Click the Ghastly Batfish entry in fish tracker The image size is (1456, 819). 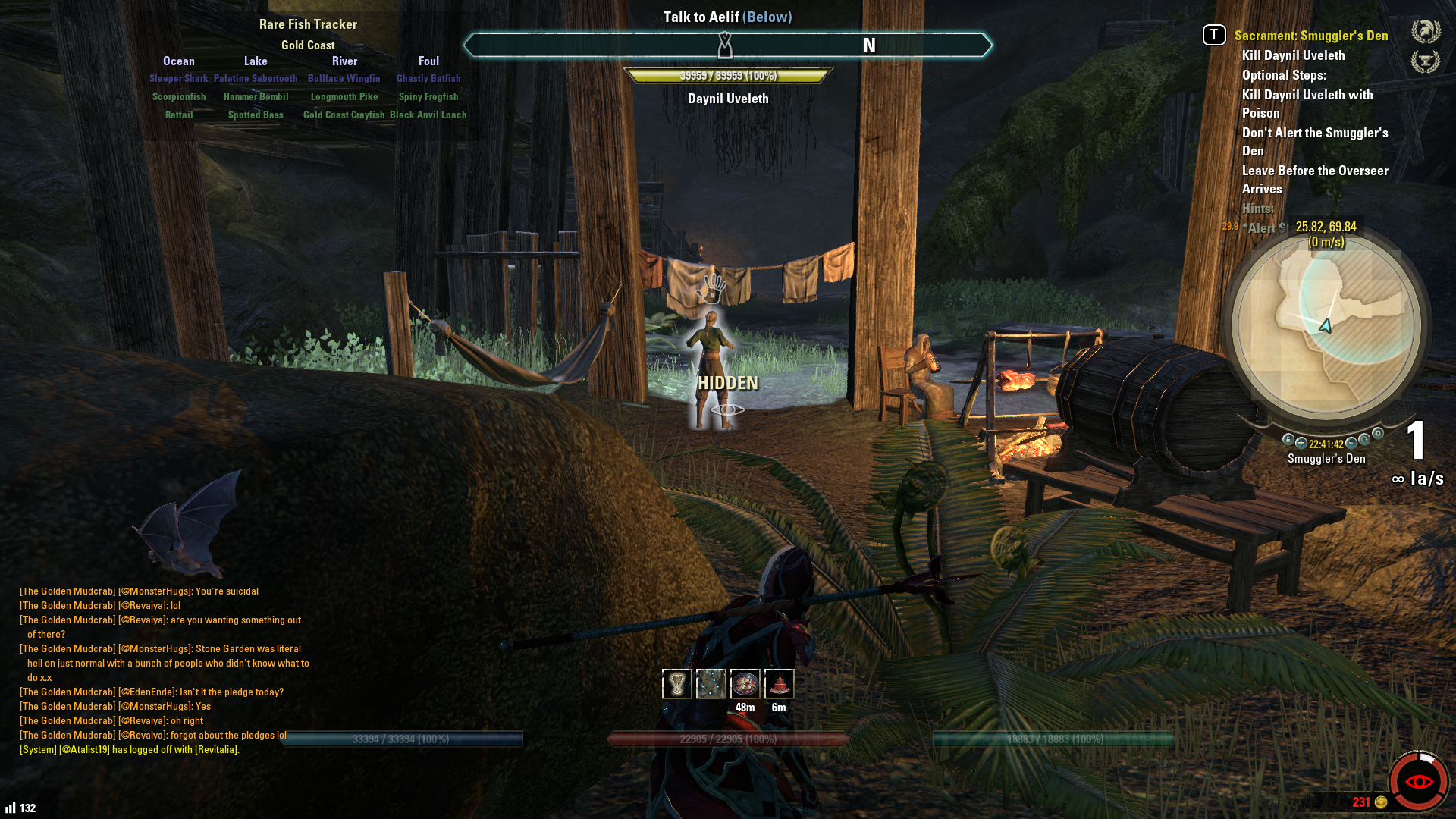[x=428, y=78]
